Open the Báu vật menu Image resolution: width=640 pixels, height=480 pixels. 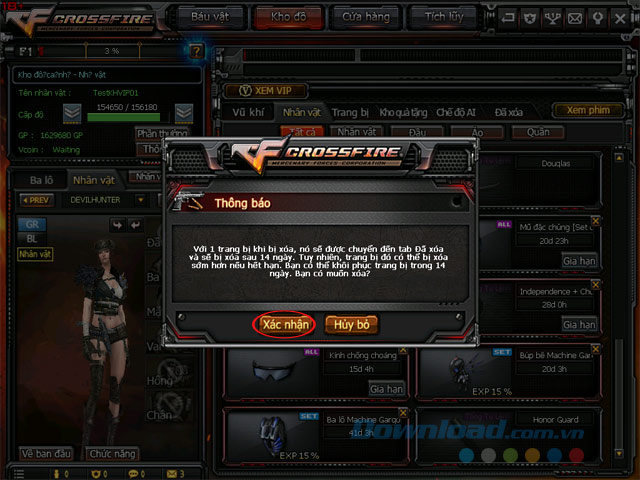point(222,16)
